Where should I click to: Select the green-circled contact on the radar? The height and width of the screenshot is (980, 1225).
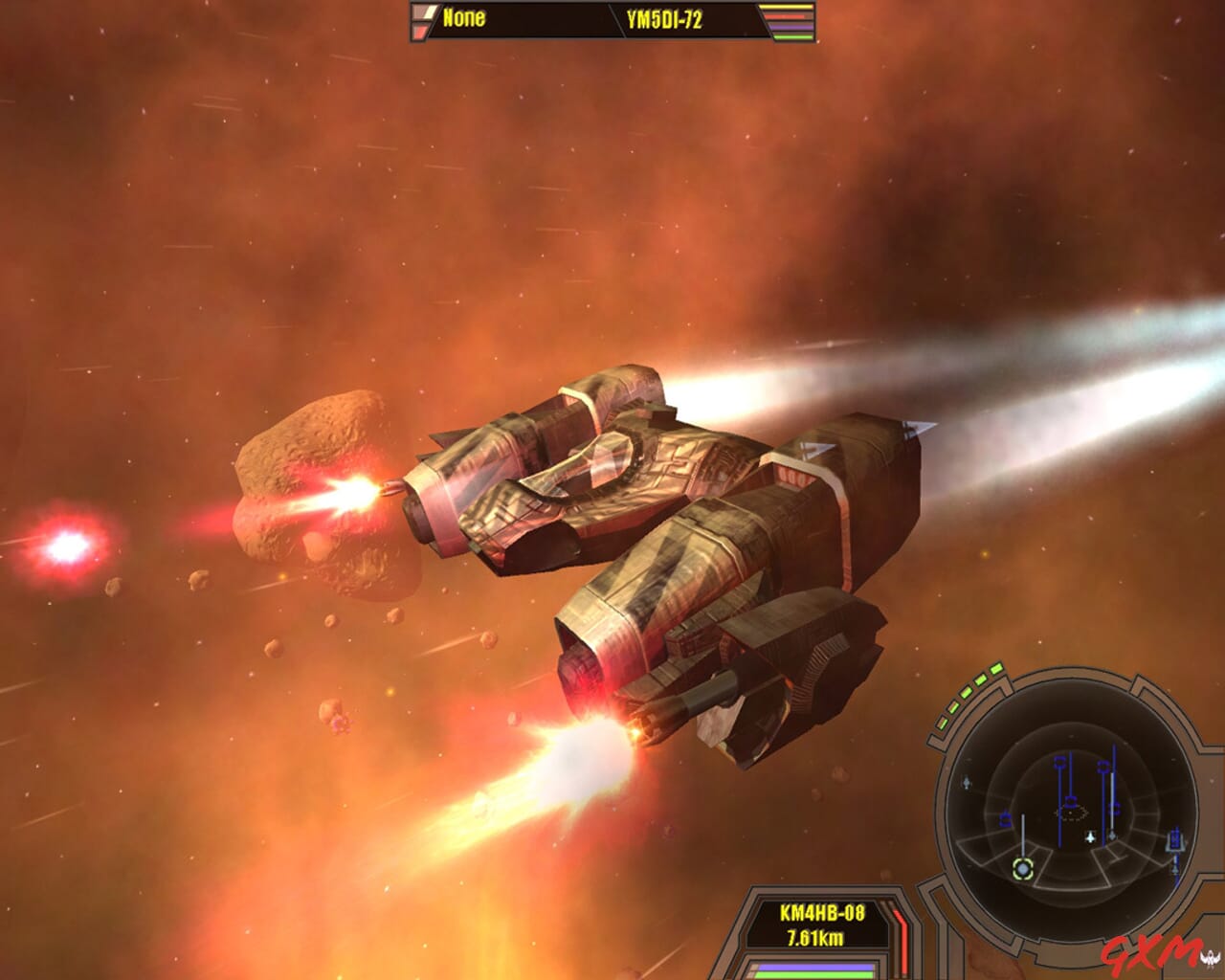(x=1022, y=867)
